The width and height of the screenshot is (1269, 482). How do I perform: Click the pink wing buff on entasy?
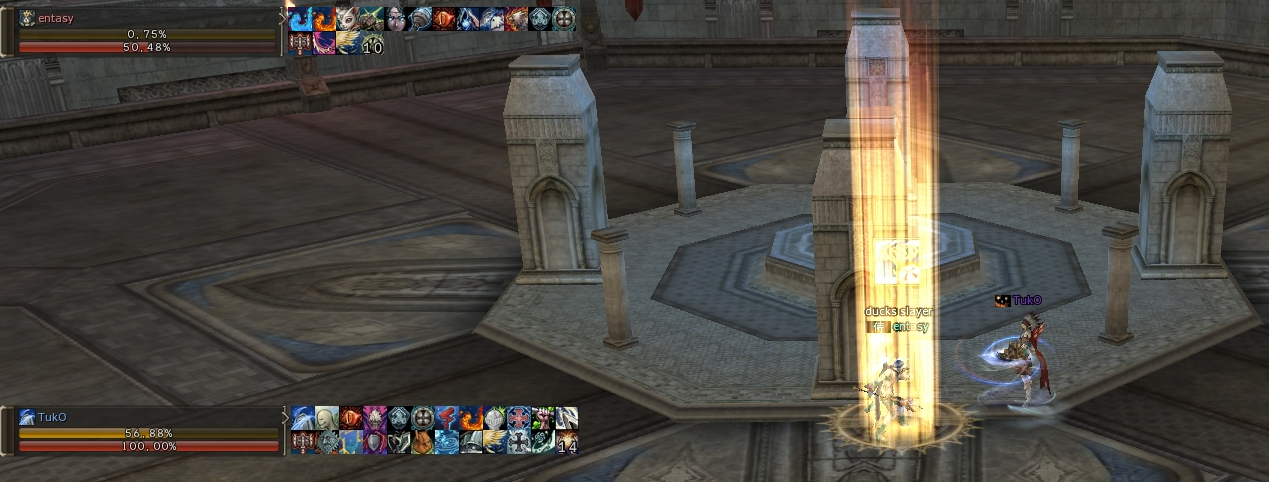pos(324,43)
